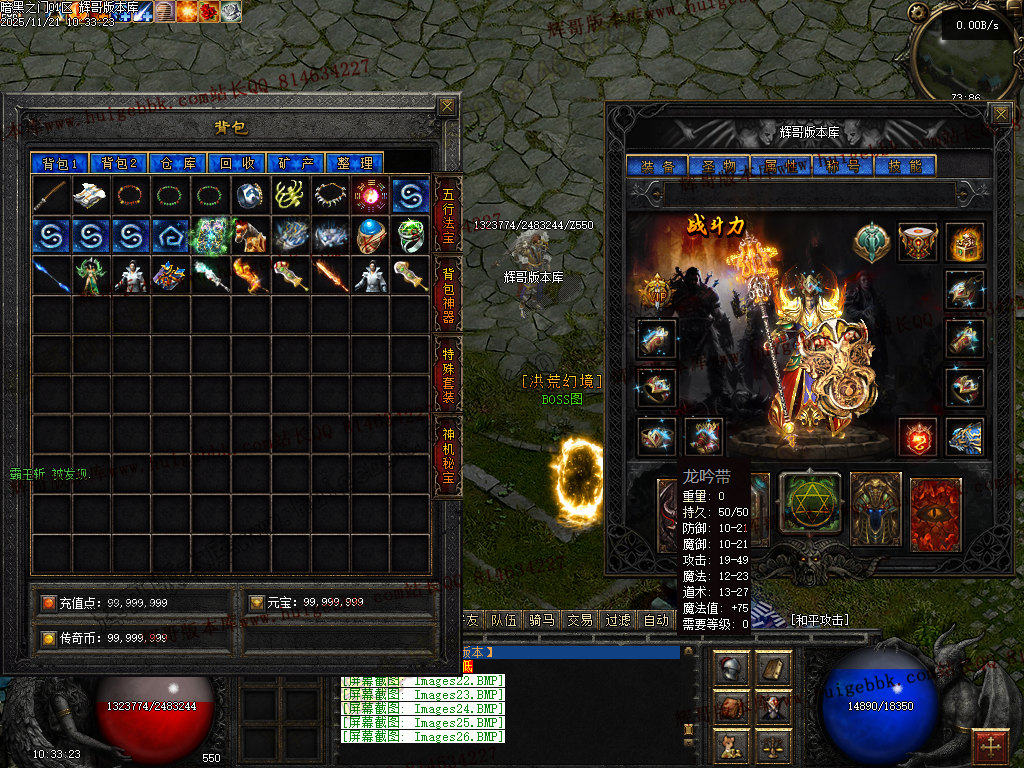This screenshot has height=768, width=1024.
Task: Click the red cross button near mana orb
Action: pos(990,746)
